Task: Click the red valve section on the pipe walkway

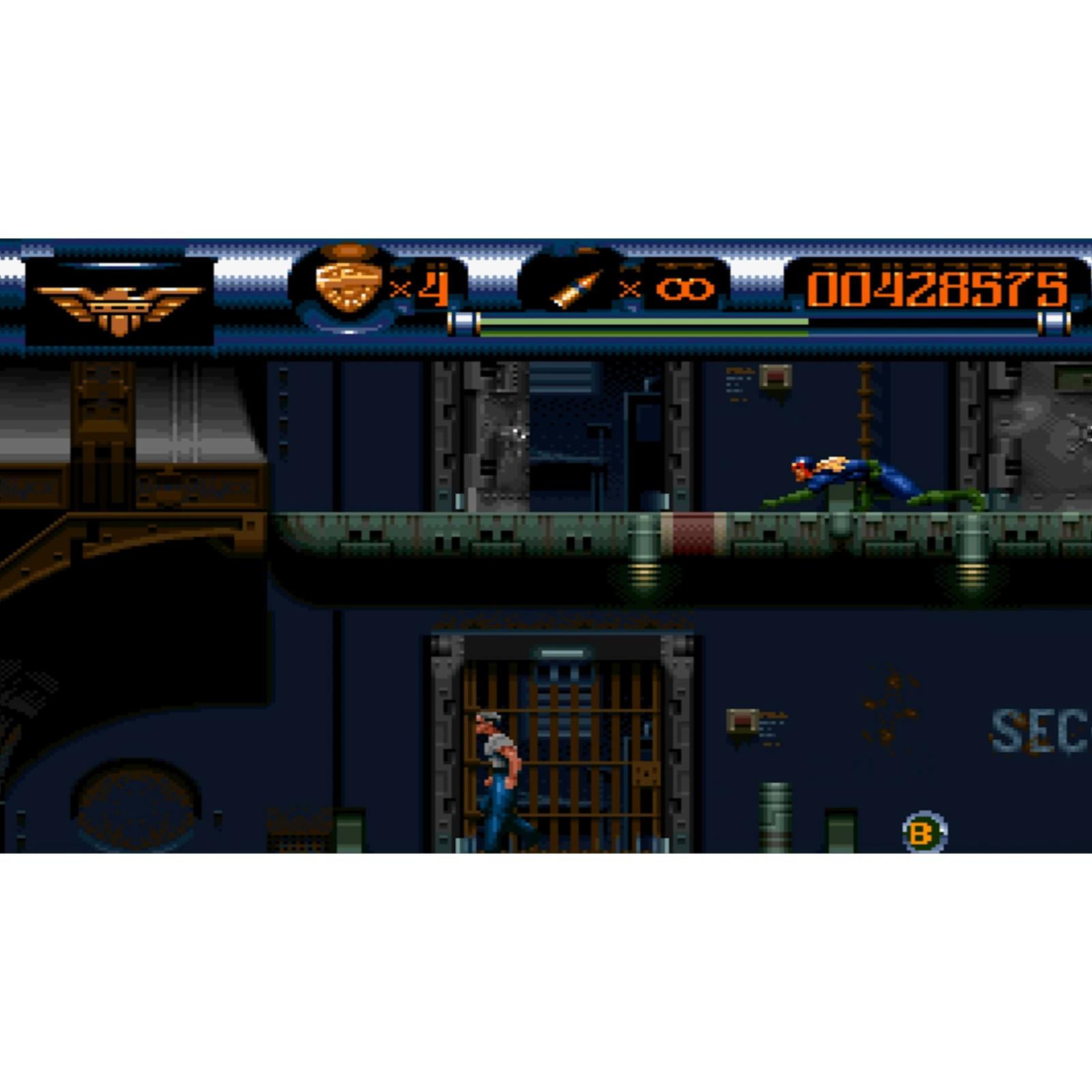Action: pos(693,536)
